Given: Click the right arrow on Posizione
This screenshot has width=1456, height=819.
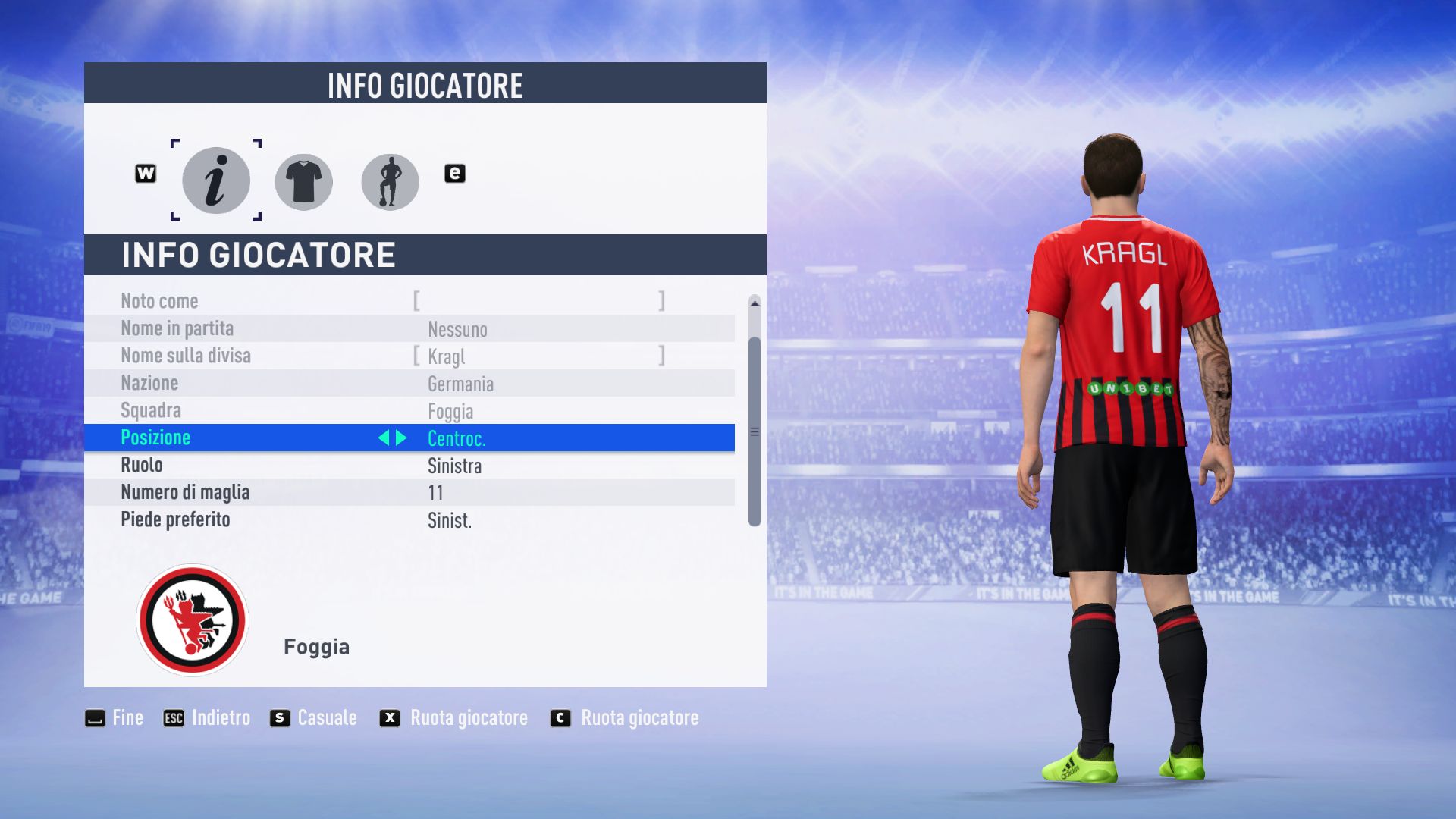Looking at the screenshot, I should [x=402, y=438].
